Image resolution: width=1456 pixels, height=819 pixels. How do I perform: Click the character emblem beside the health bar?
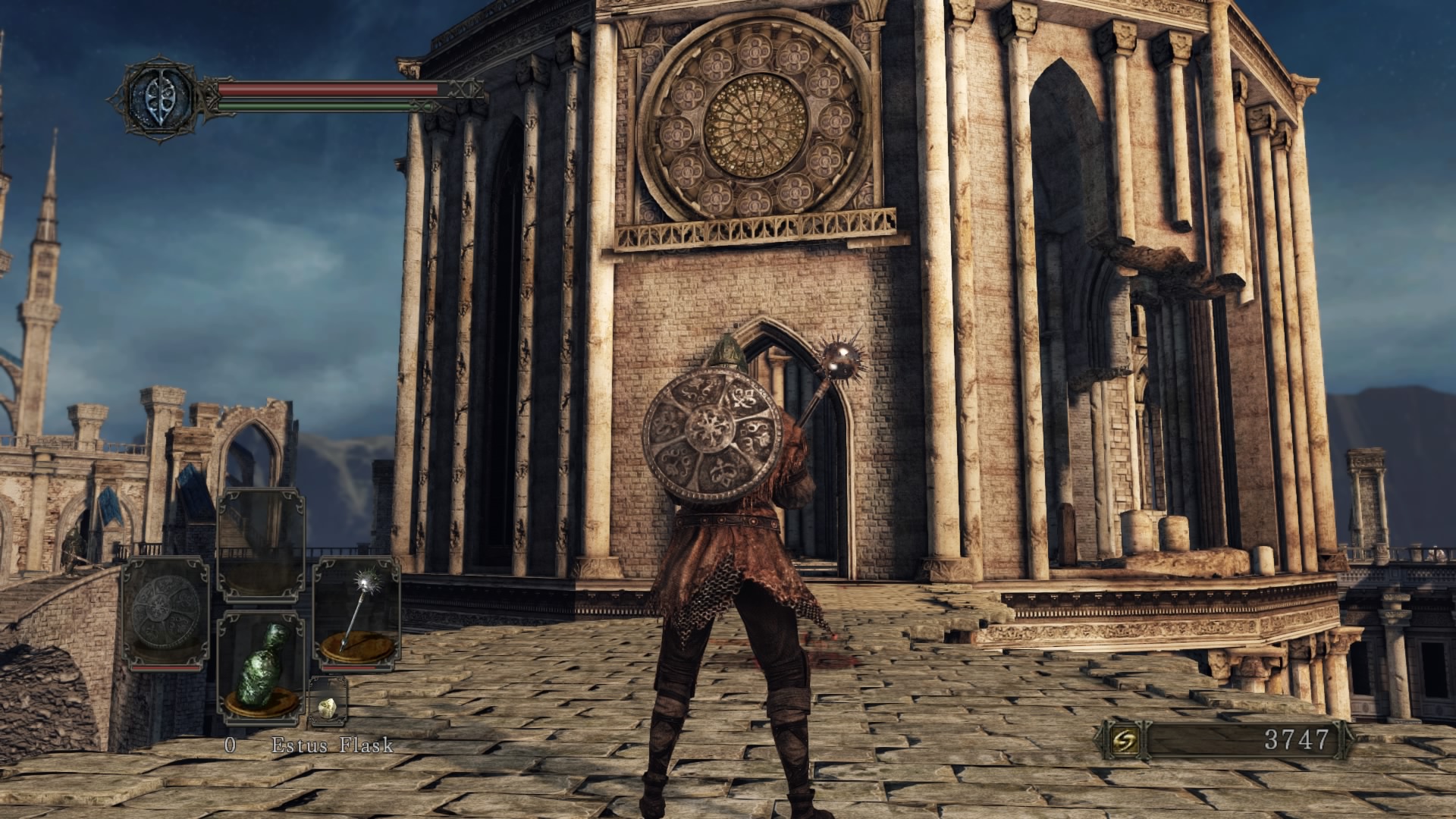[161, 97]
